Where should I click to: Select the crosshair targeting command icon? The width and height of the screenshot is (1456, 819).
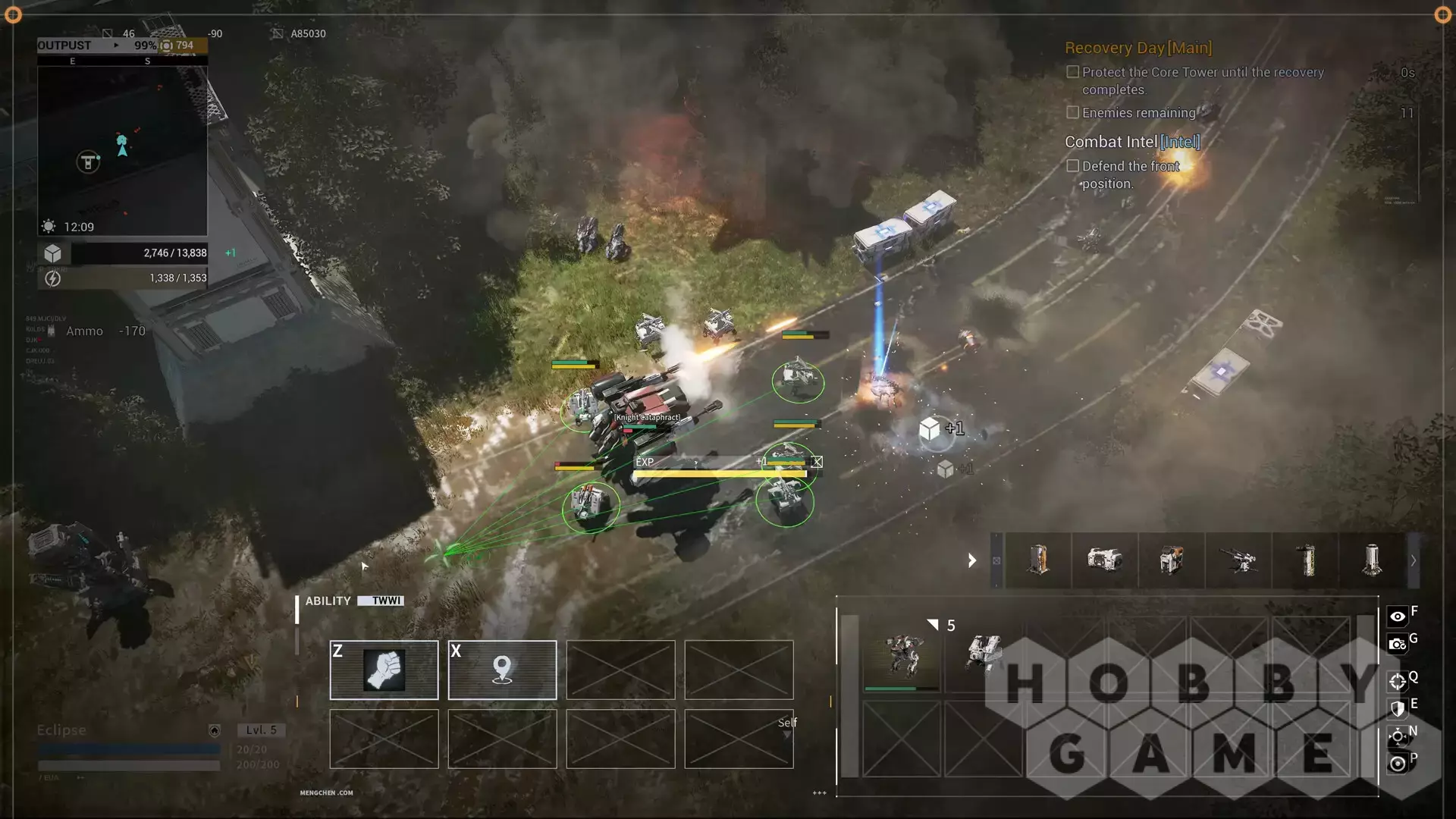pos(1397,681)
